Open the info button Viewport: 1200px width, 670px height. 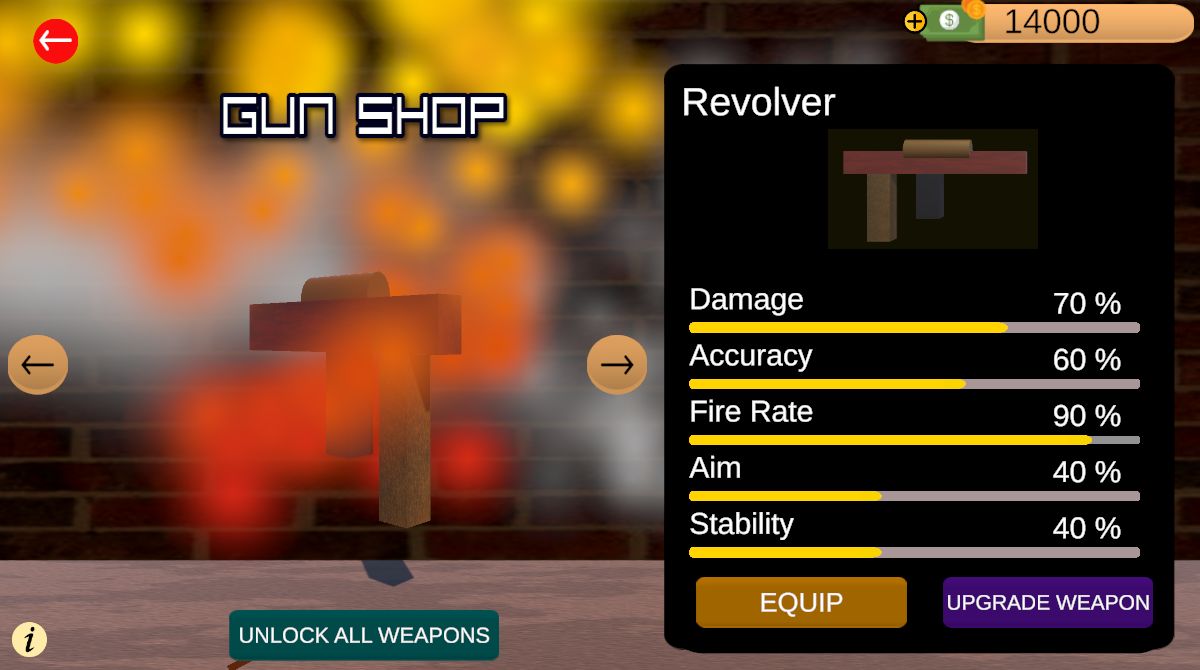[x=30, y=638]
